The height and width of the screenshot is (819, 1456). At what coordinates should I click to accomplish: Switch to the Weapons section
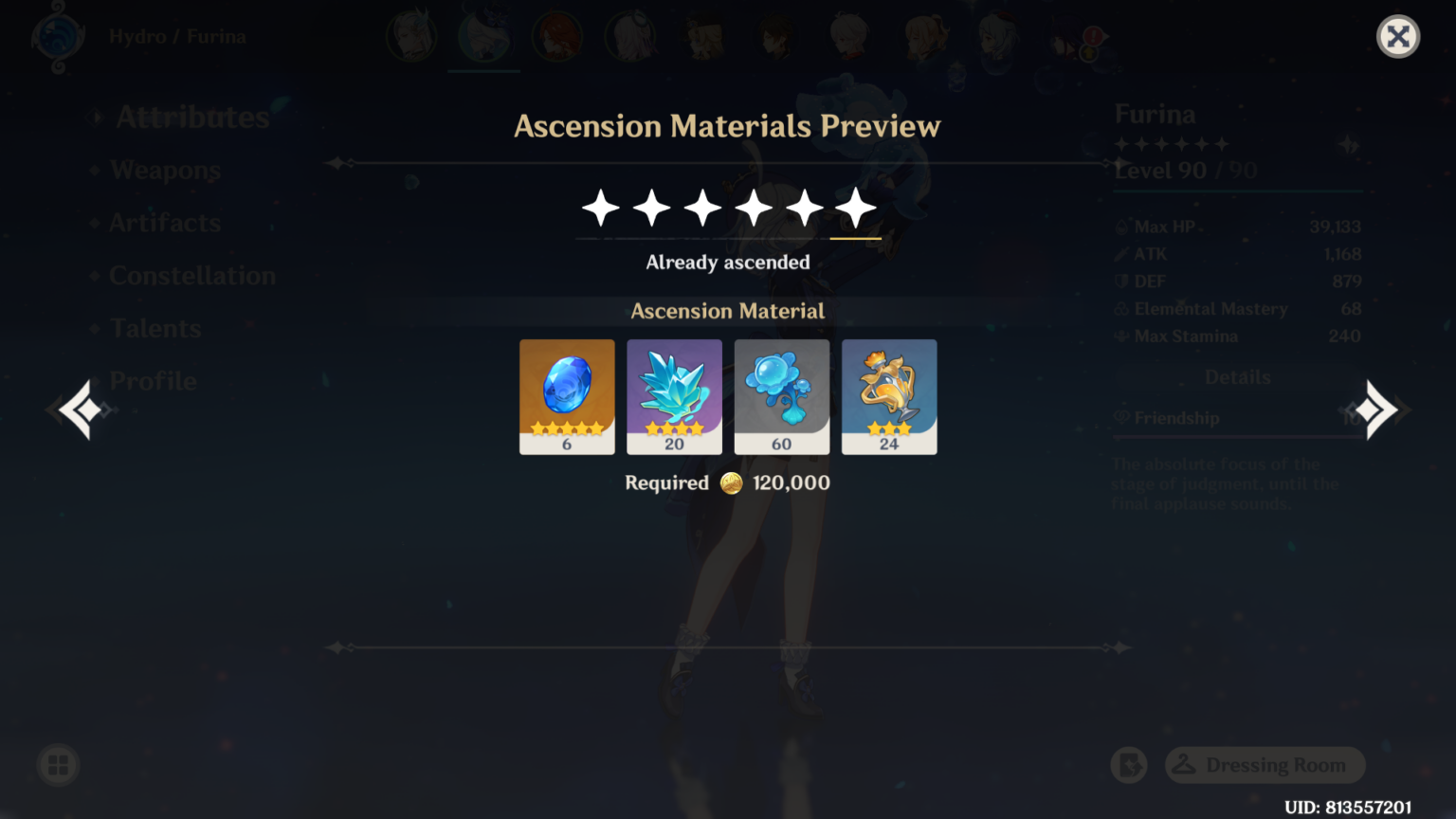[x=165, y=170]
